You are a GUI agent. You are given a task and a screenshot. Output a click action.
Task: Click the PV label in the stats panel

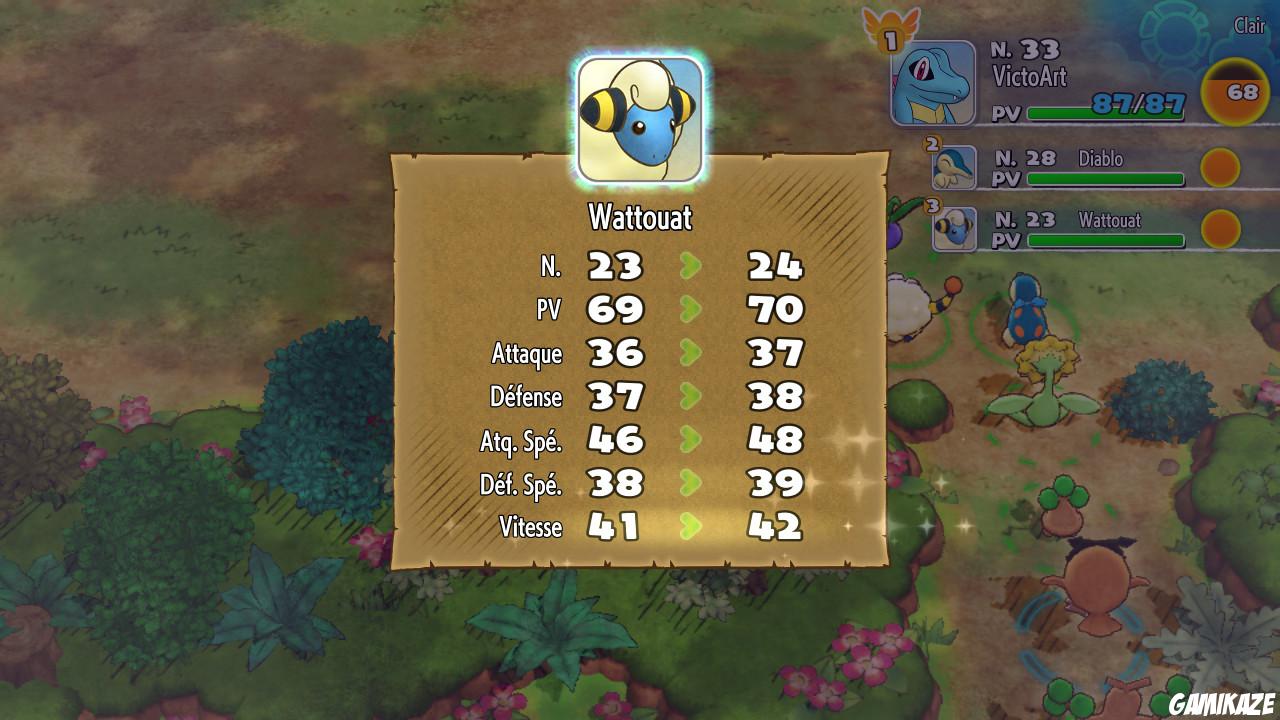[x=548, y=310]
